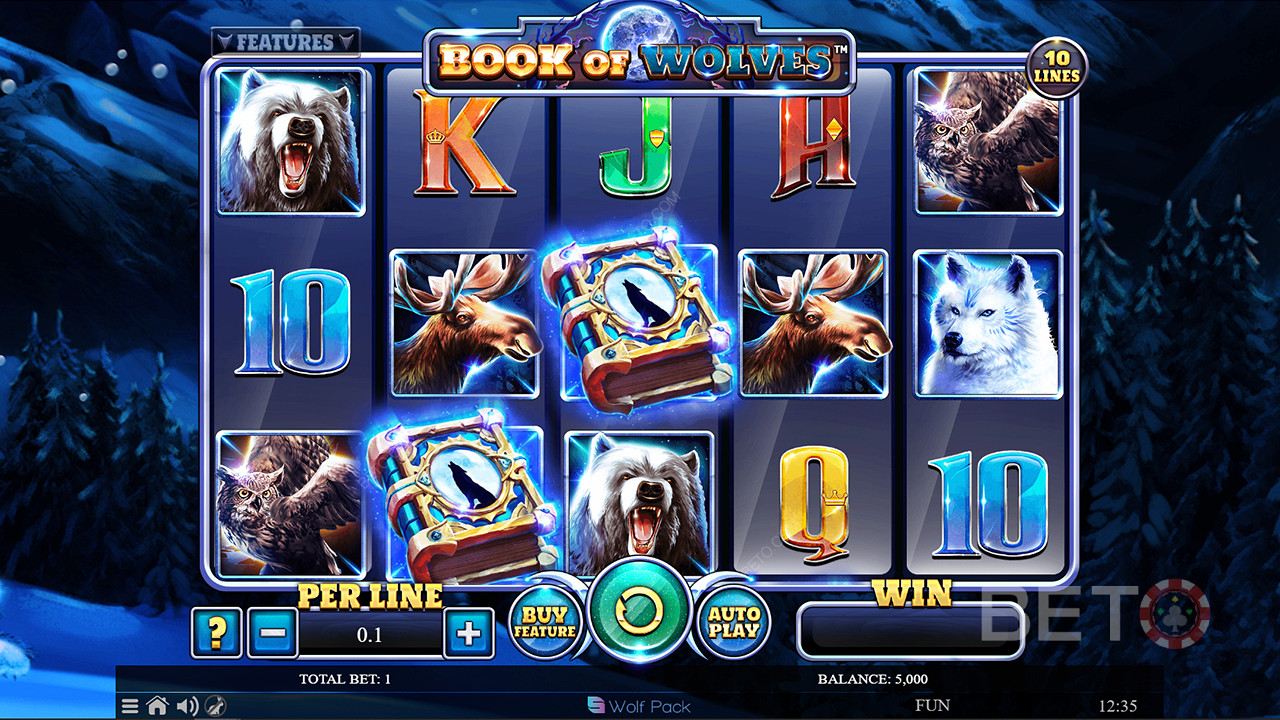Open the hamburger menu
This screenshot has width=1280, height=720.
coord(130,706)
